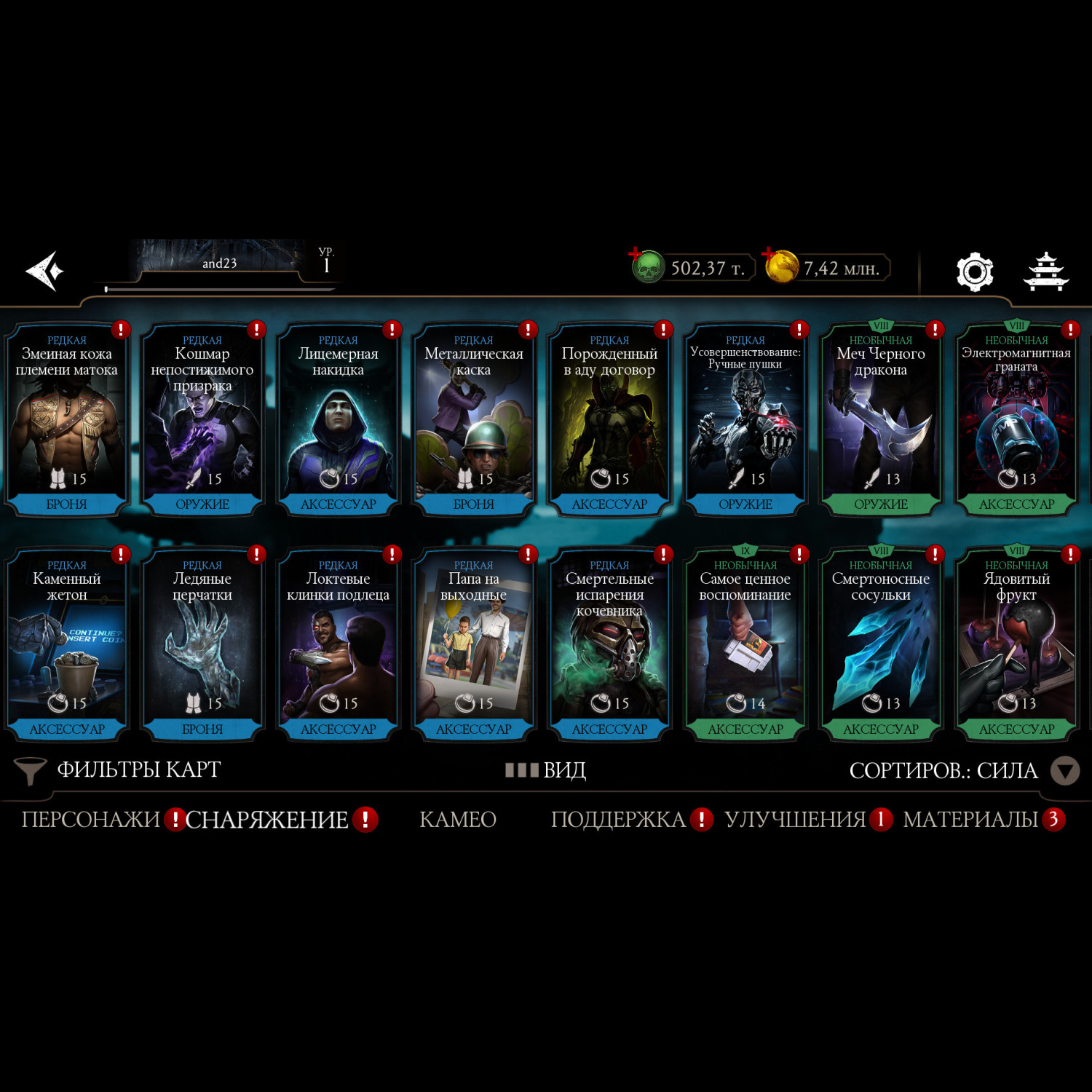Open the МАТЕРИАЛЫ tab
This screenshot has width=1092, height=1092.
point(970,820)
